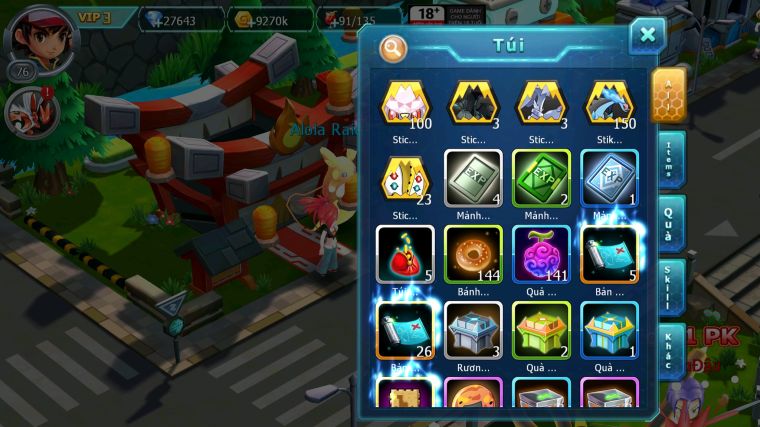Switch to the Items tab

pos(669,160)
